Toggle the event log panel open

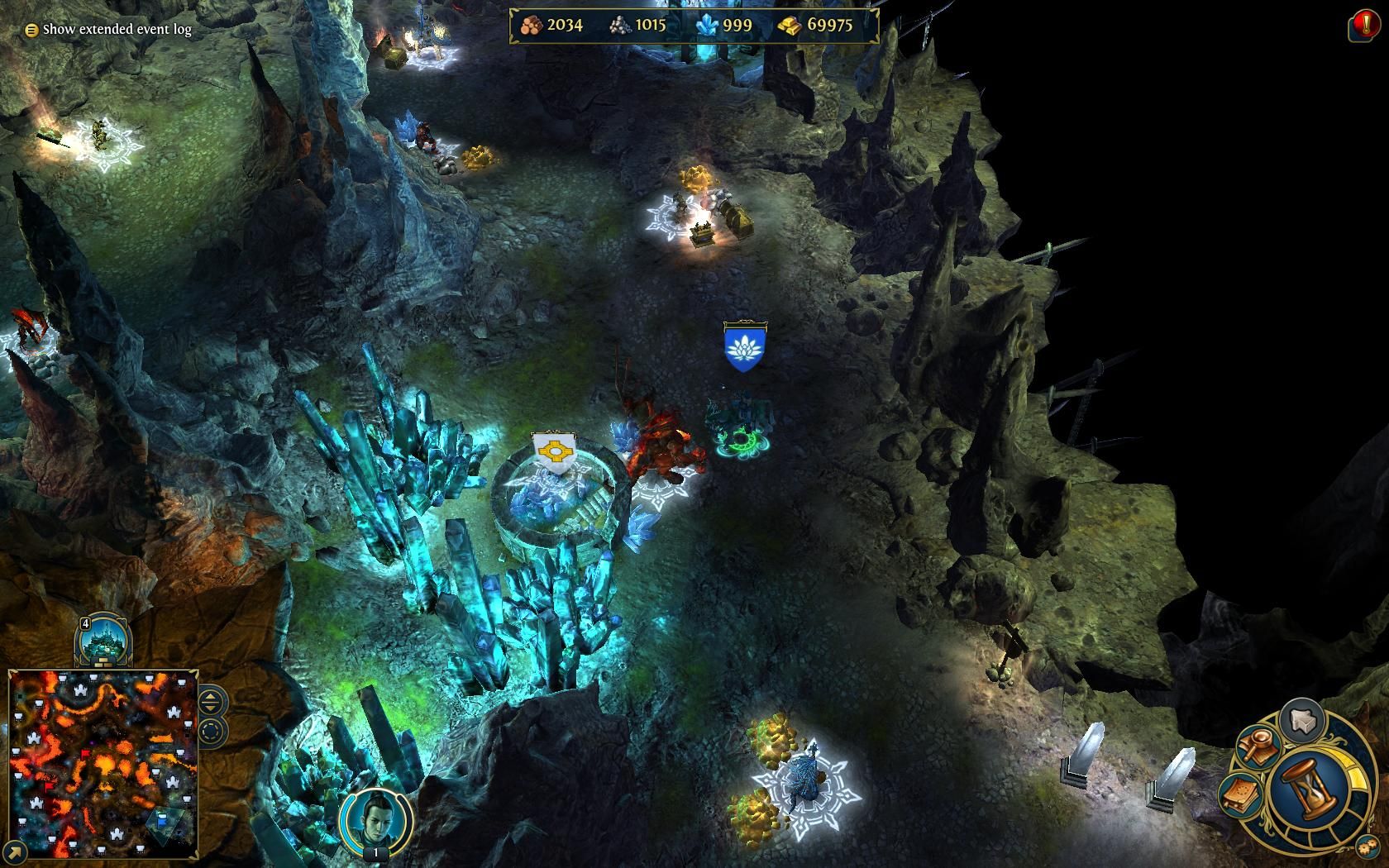click(30, 30)
